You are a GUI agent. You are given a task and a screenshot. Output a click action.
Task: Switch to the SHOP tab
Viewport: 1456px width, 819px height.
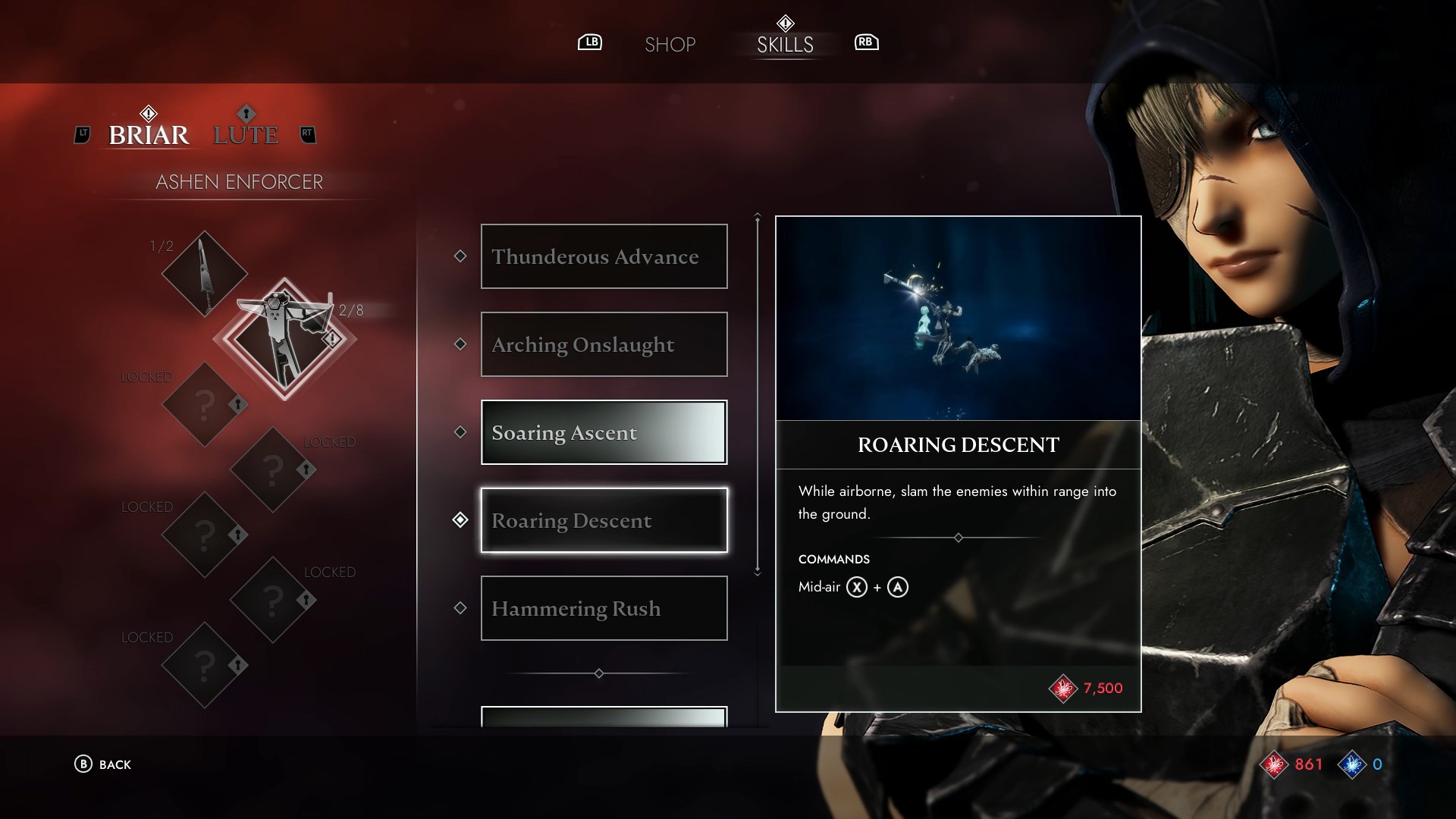[x=670, y=45]
